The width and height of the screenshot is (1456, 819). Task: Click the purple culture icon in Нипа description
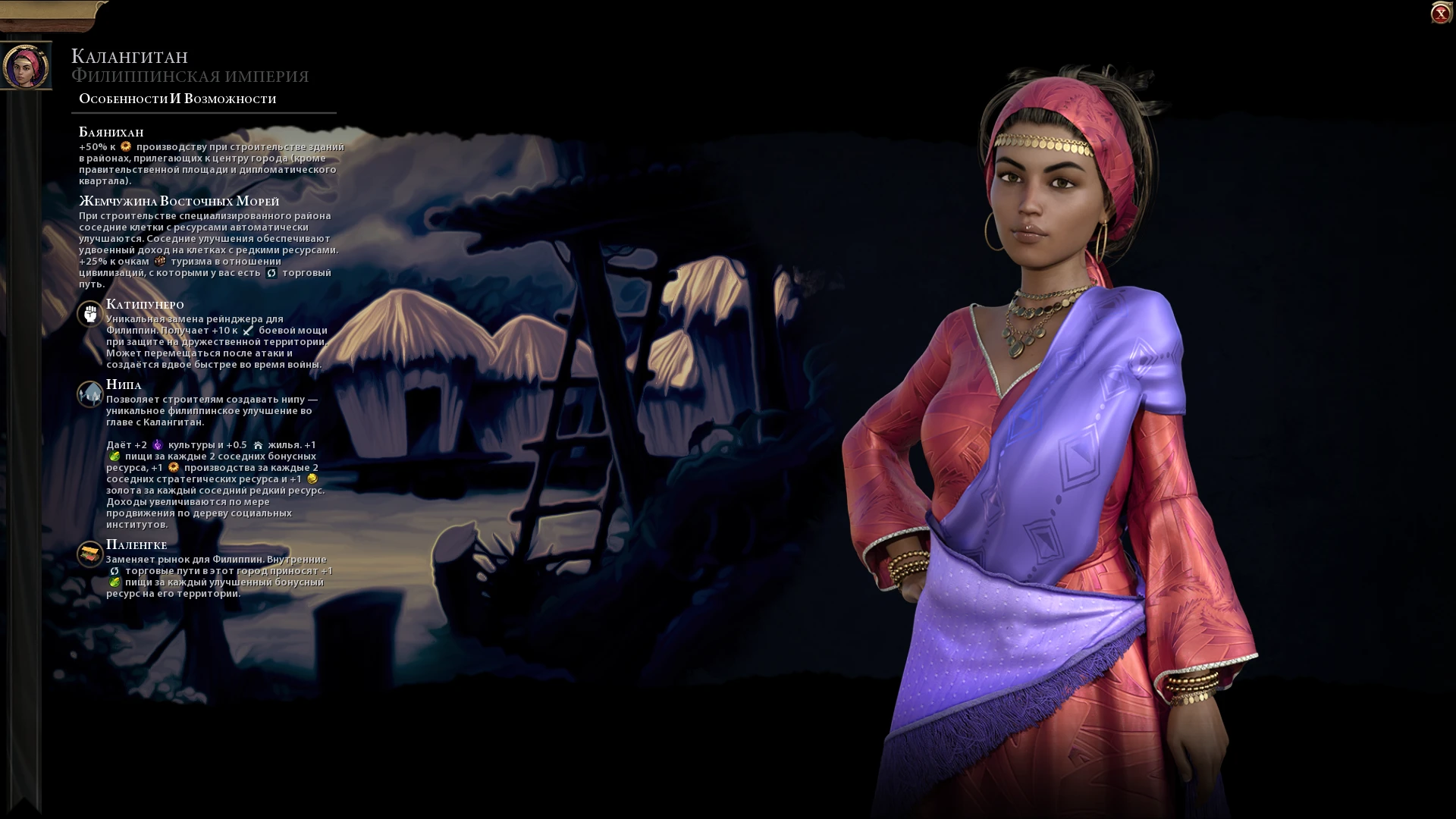point(157,445)
